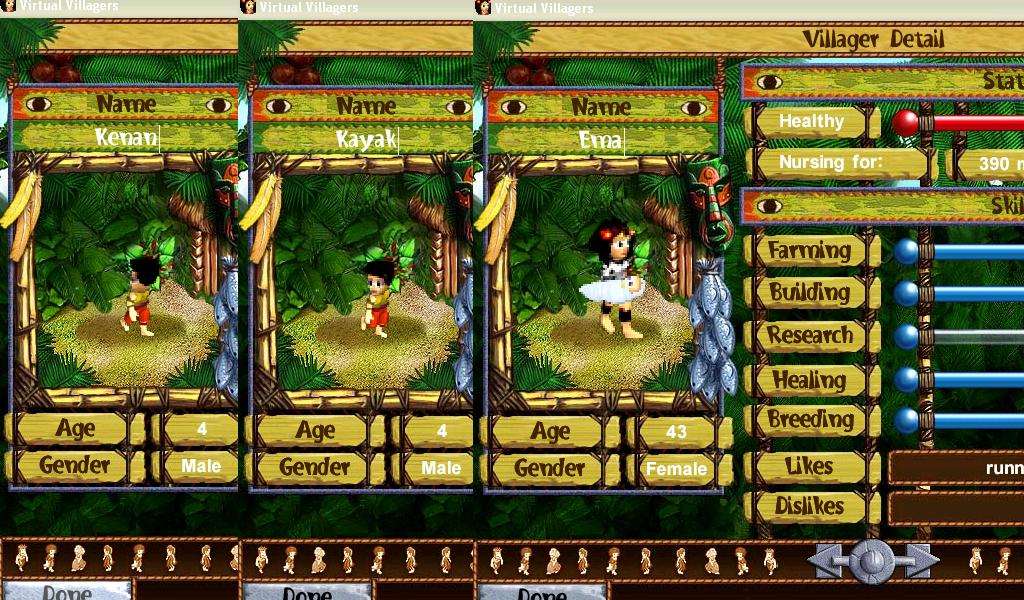The image size is (1024, 600).
Task: Select the Ema name text box
Action: [601, 140]
